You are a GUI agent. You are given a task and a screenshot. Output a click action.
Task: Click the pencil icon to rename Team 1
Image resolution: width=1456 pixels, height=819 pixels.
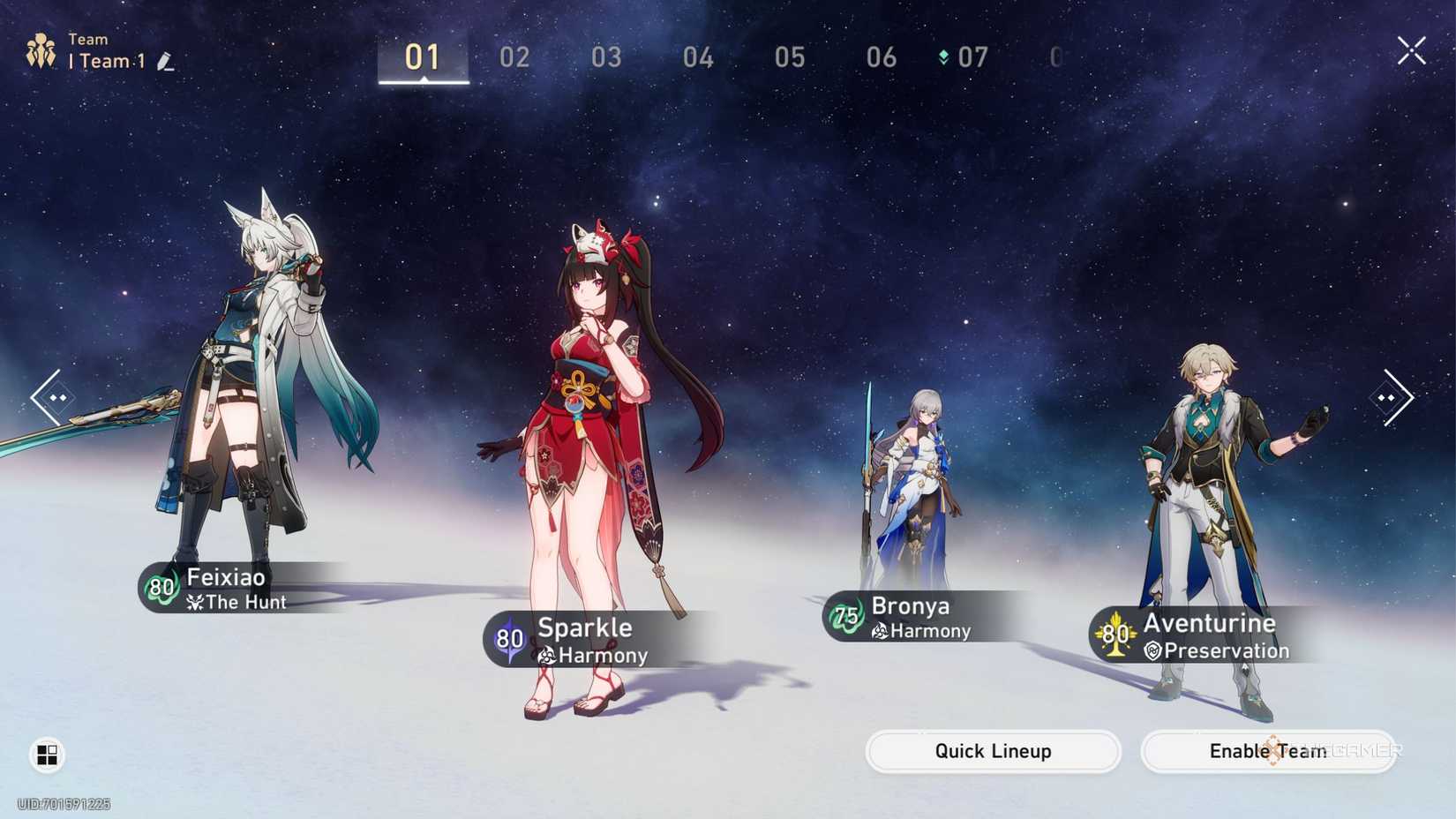(162, 62)
